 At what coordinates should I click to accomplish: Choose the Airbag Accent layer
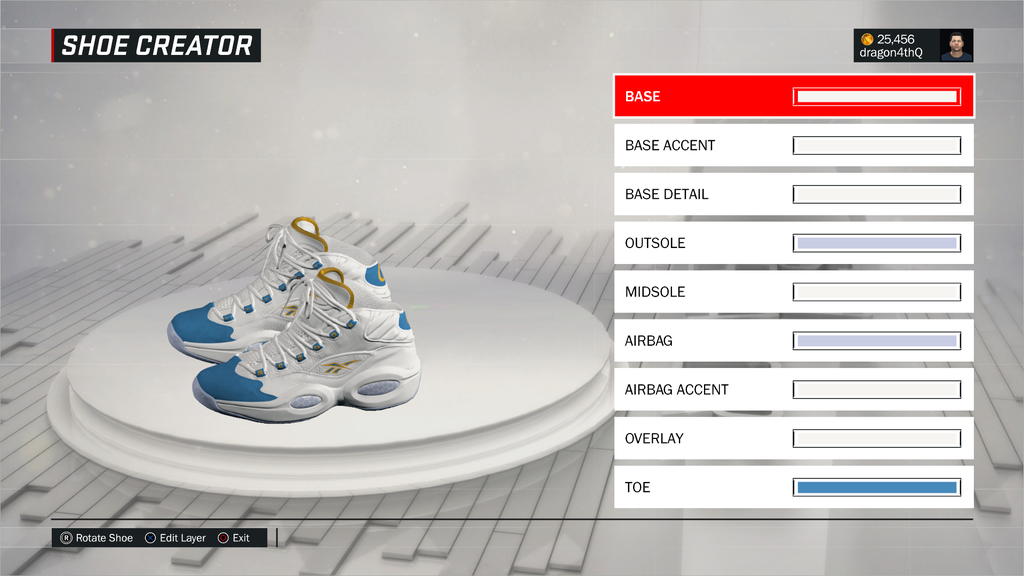pyautogui.click(x=700, y=390)
